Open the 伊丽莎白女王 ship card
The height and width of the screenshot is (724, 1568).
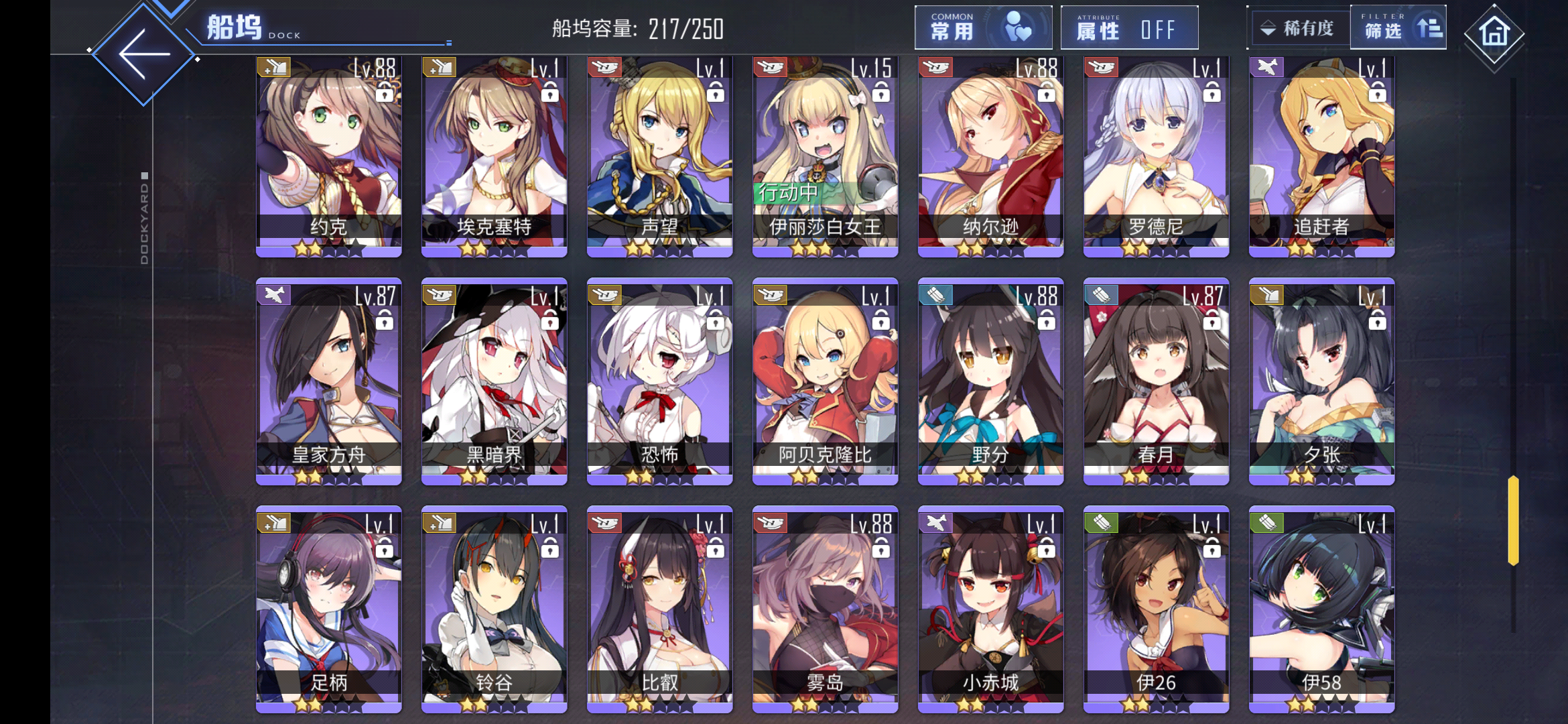(x=826, y=158)
